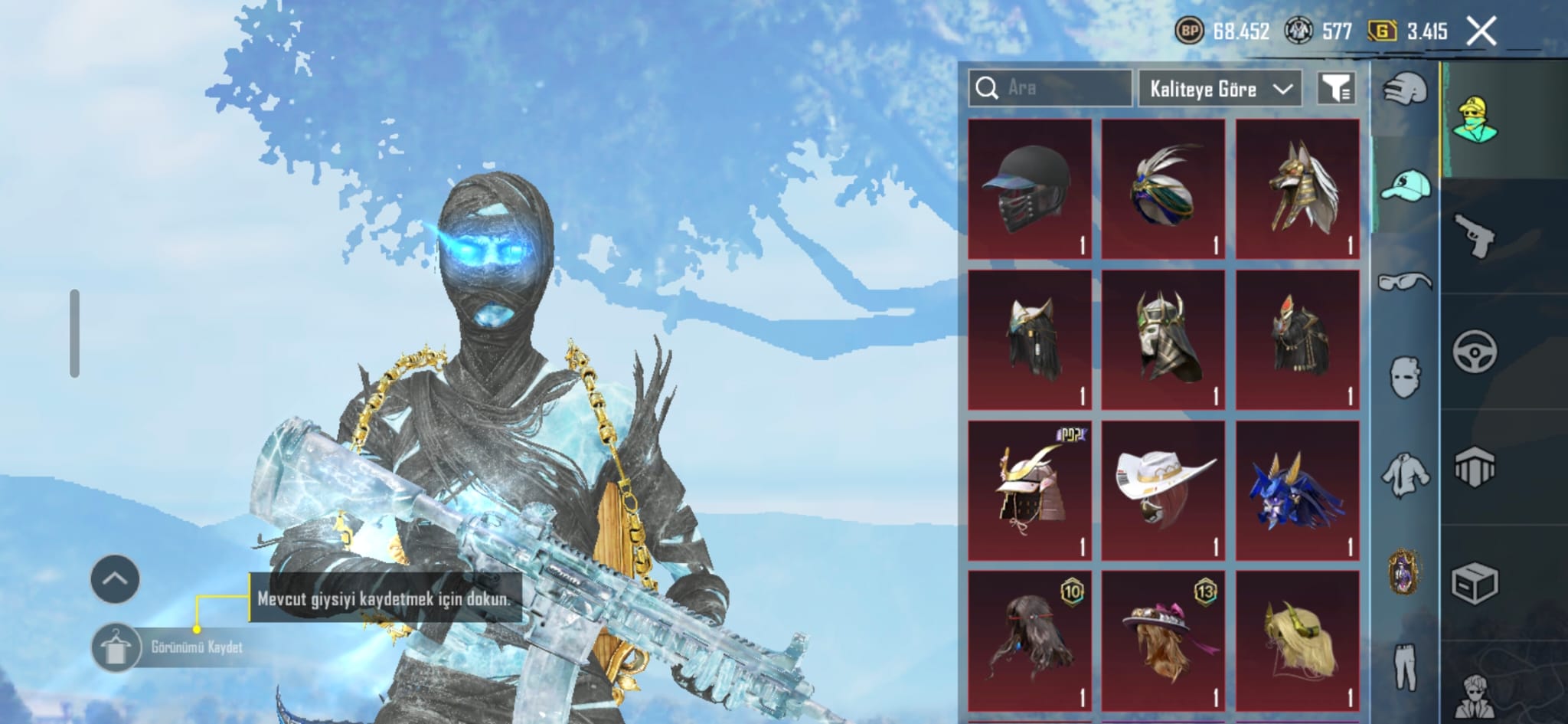
Task: Pick the purple bow hat with level 13 badge
Action: pos(1163,640)
